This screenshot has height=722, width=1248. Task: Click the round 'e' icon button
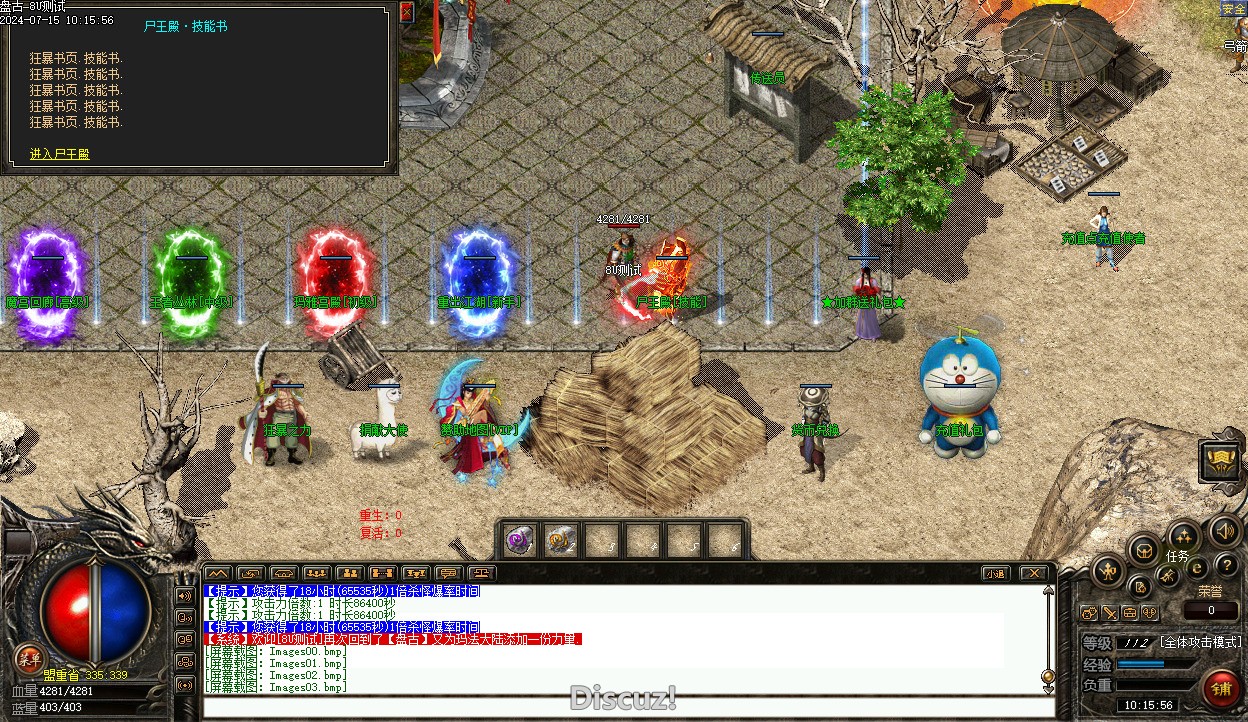point(1197,568)
